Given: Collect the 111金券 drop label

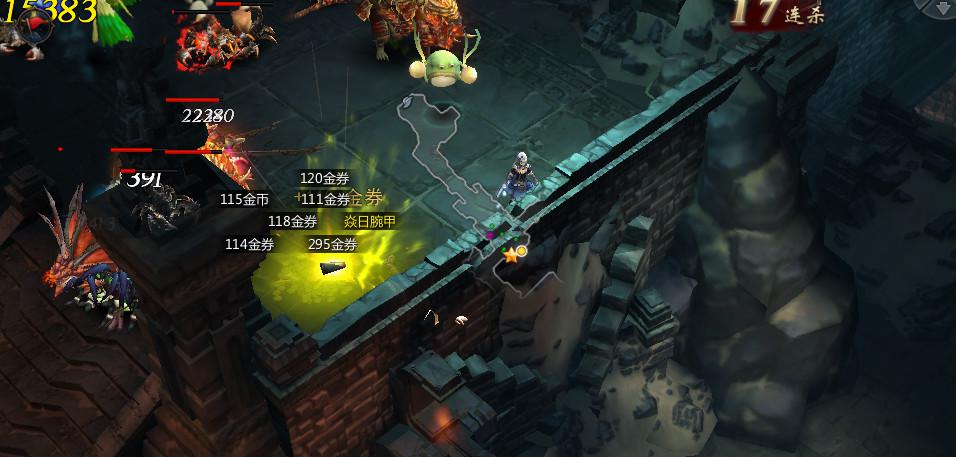Looking at the screenshot, I should click(326, 199).
